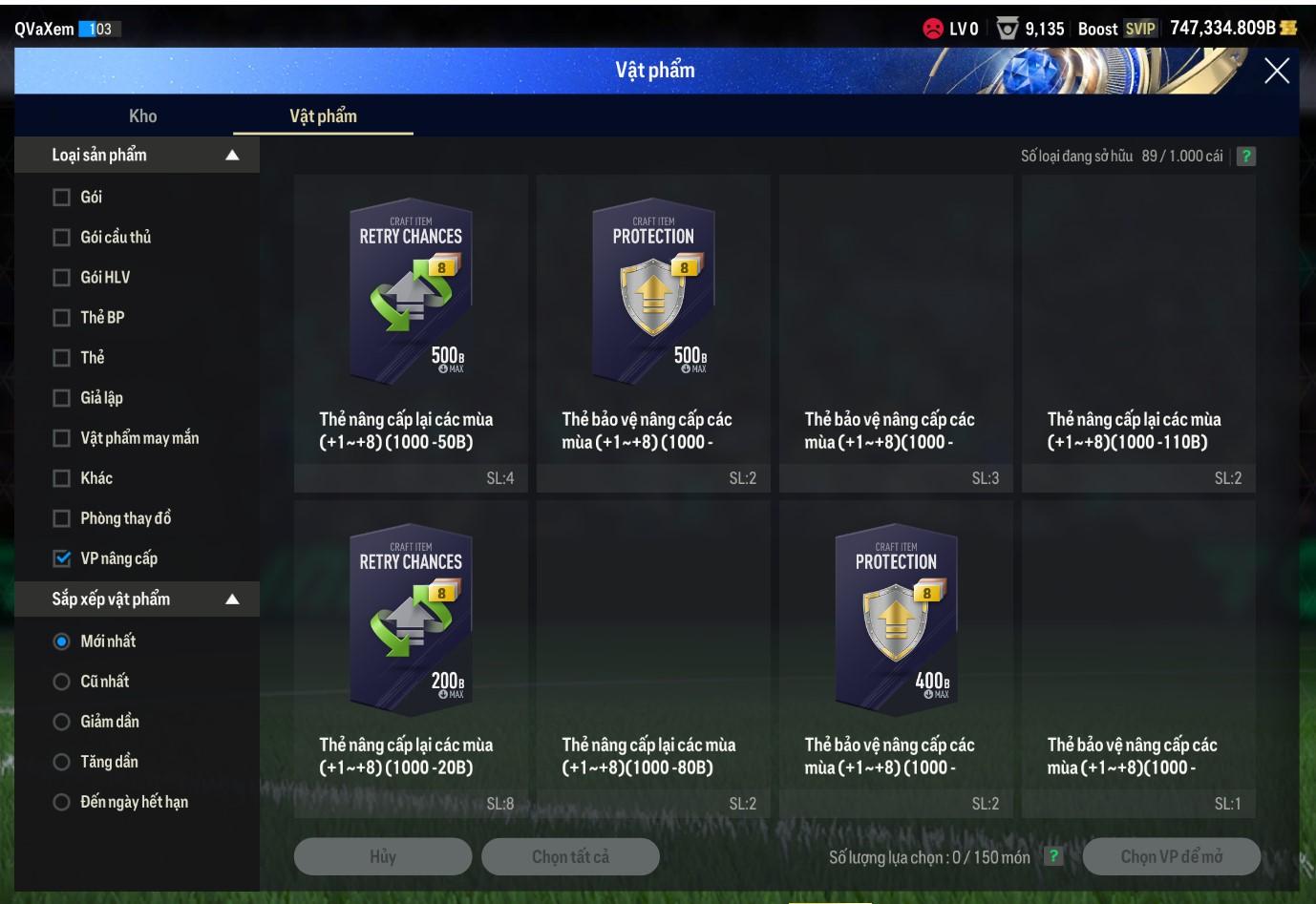Select the Vật phẩm may mắn filter
The height and width of the screenshot is (904, 1316).
[62, 438]
